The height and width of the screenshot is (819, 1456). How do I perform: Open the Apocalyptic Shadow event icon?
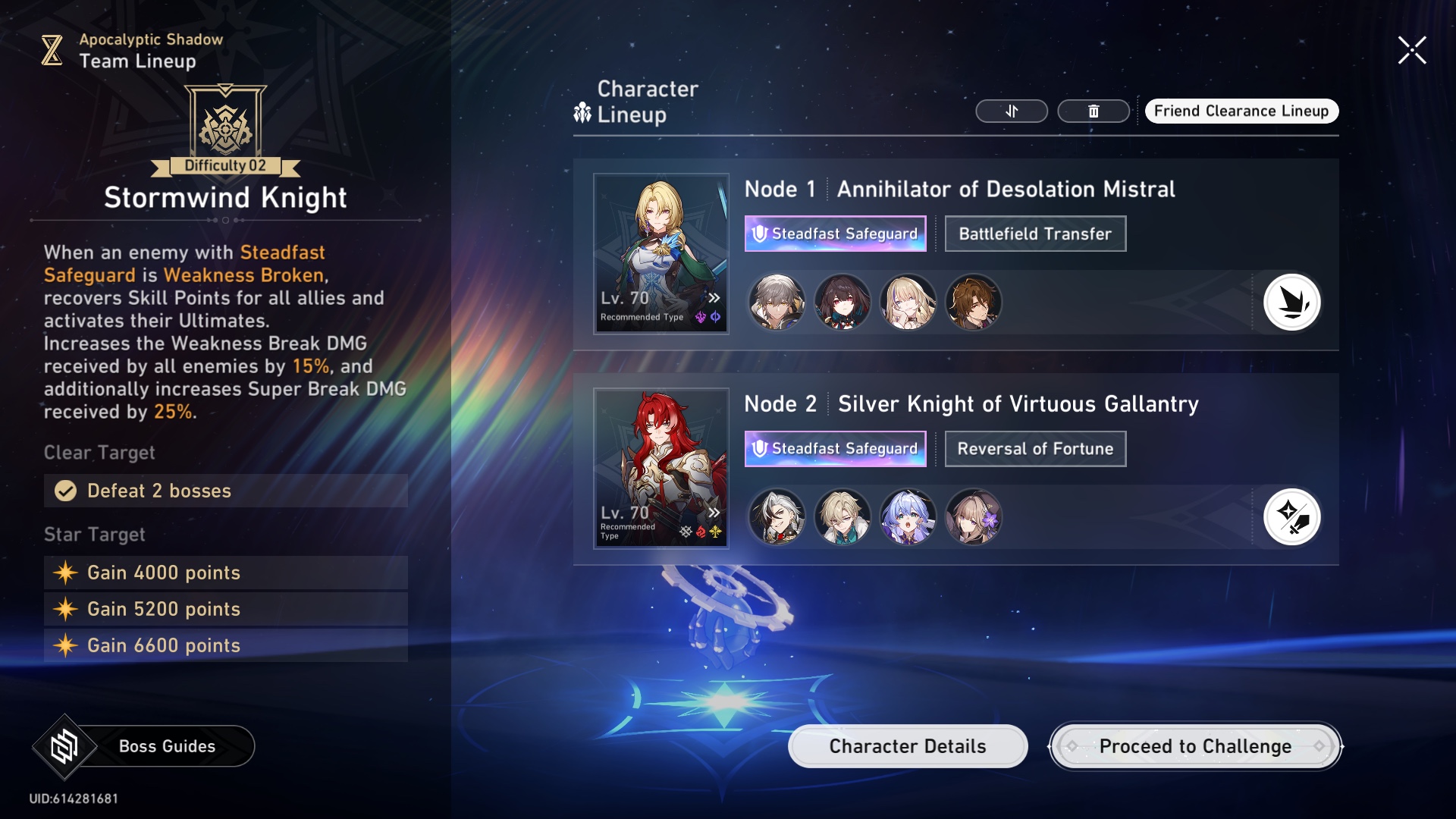click(x=51, y=49)
